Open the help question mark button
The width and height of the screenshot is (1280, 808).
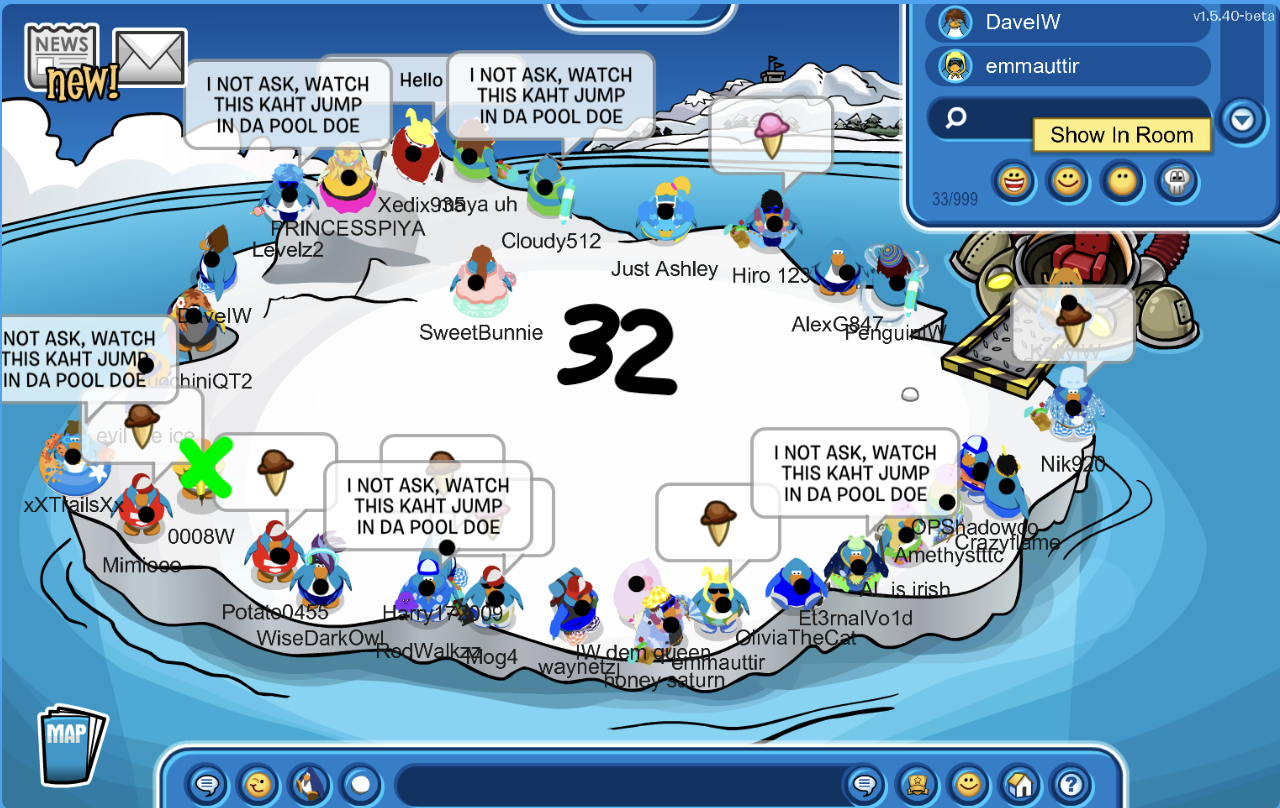[1071, 784]
